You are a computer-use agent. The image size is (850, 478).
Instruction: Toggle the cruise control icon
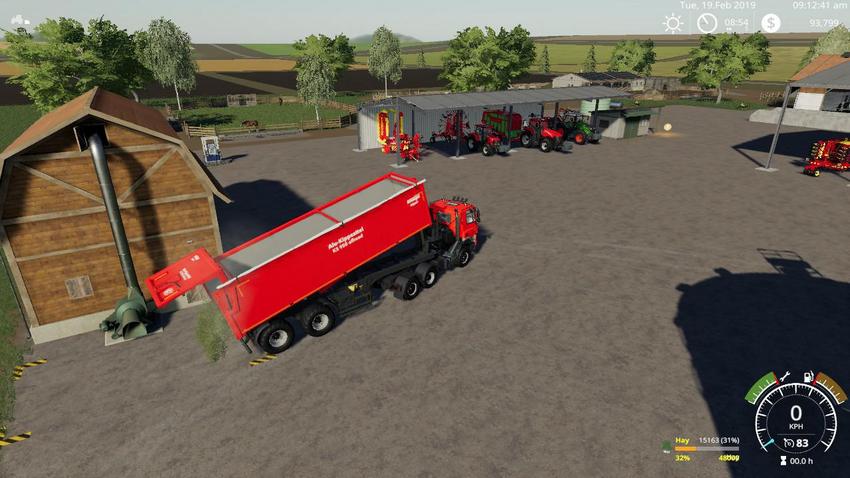(x=789, y=441)
